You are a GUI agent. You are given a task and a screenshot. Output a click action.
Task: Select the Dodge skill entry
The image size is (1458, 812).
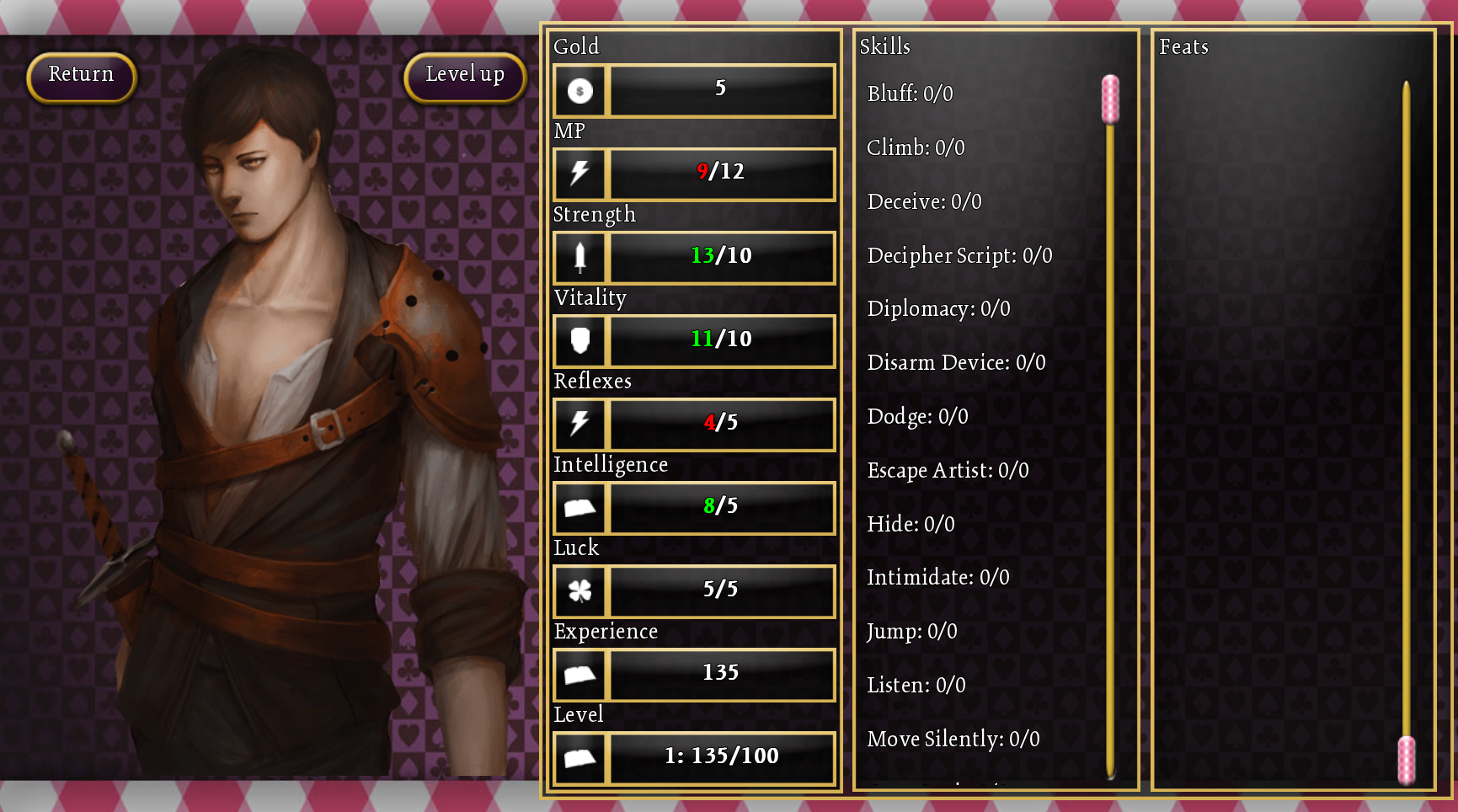click(x=917, y=416)
